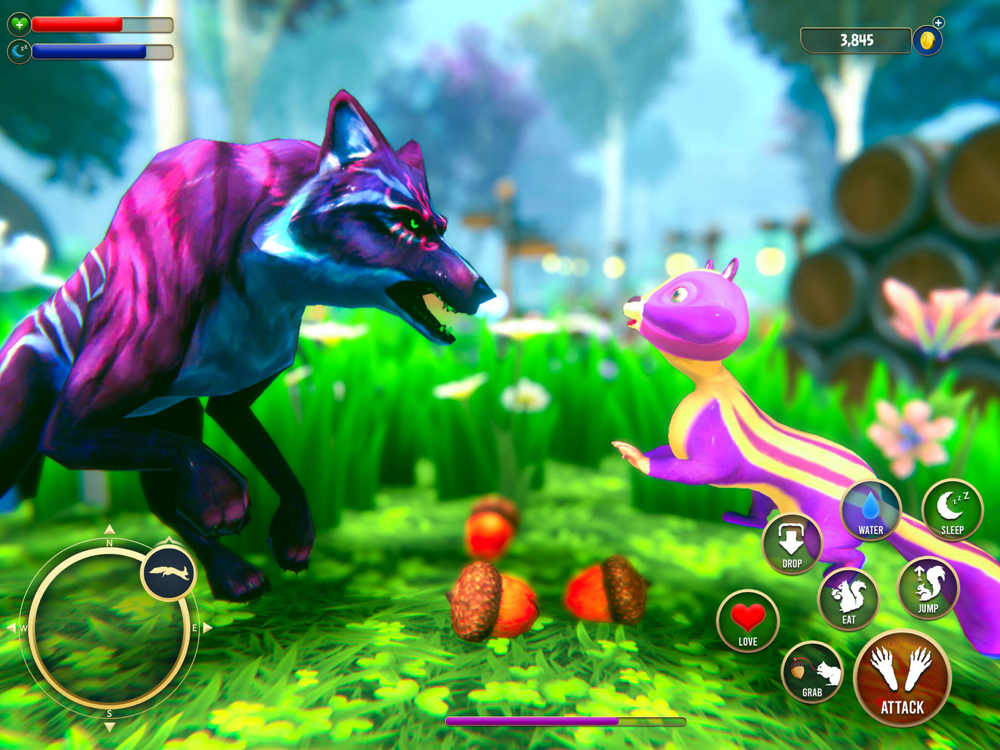Drink using the Water droplet button

pos(871,510)
